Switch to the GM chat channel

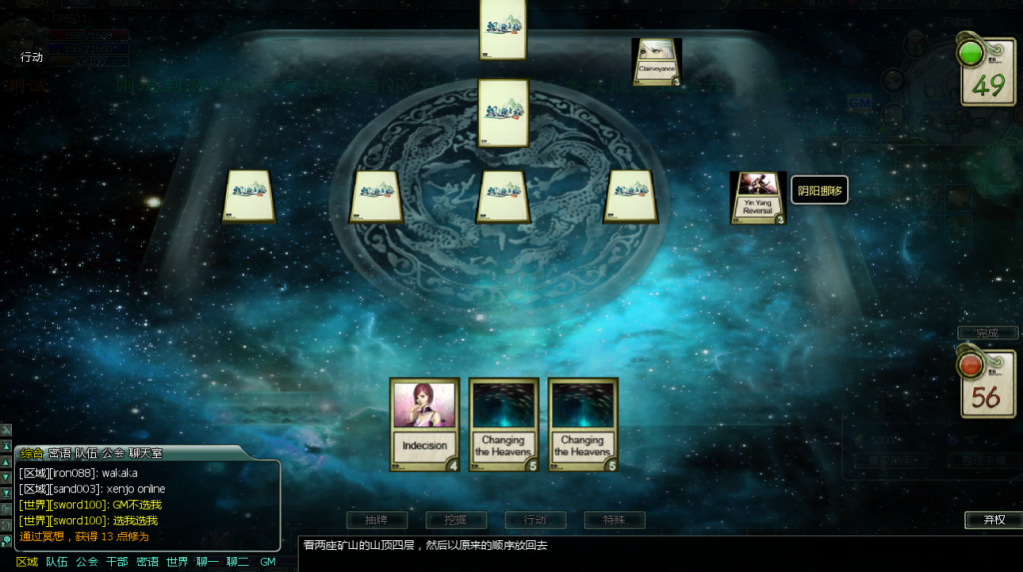pyautogui.click(x=267, y=562)
